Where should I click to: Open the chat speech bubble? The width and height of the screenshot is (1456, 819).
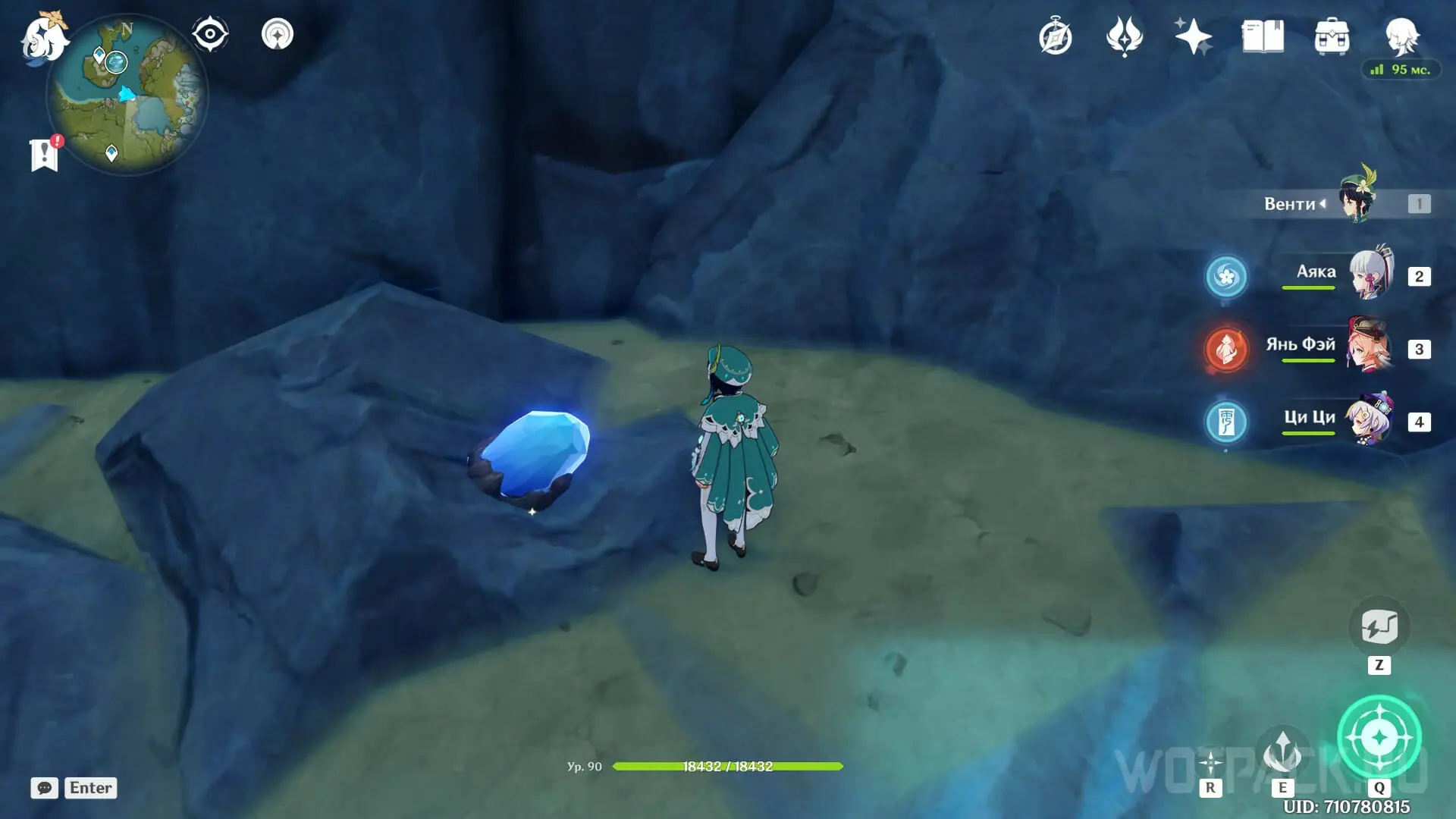coord(44,788)
